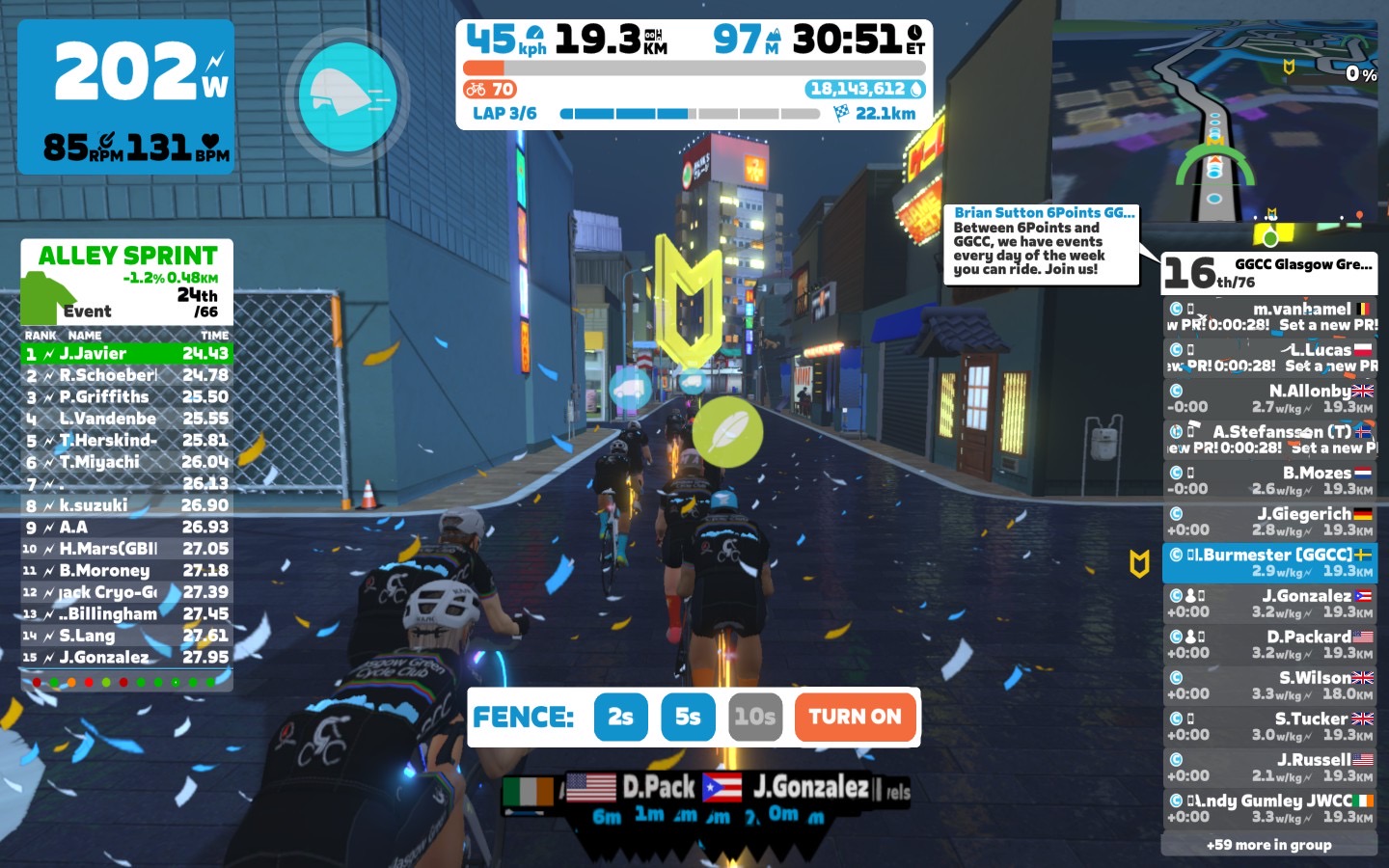This screenshot has height=868, width=1389.
Task: Click S.Tucker's rider row
Action: [x=1269, y=726]
